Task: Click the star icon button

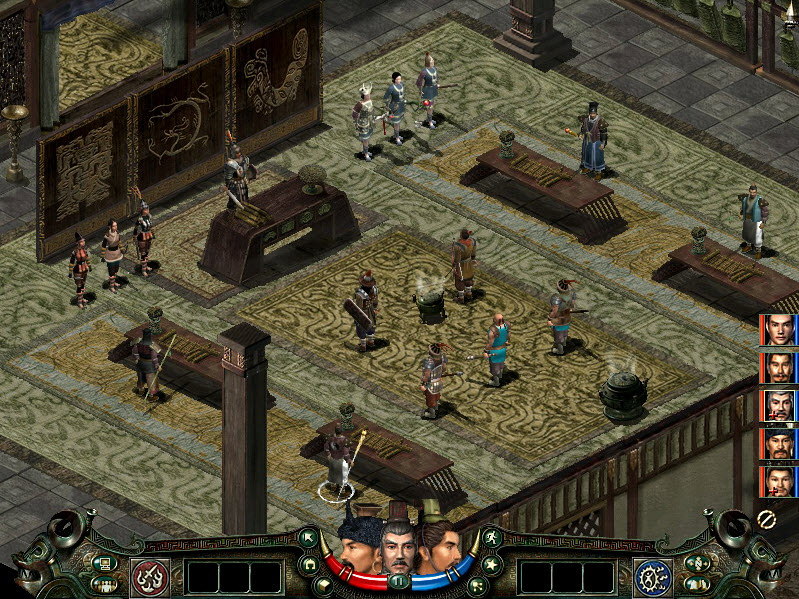Action: (490, 565)
